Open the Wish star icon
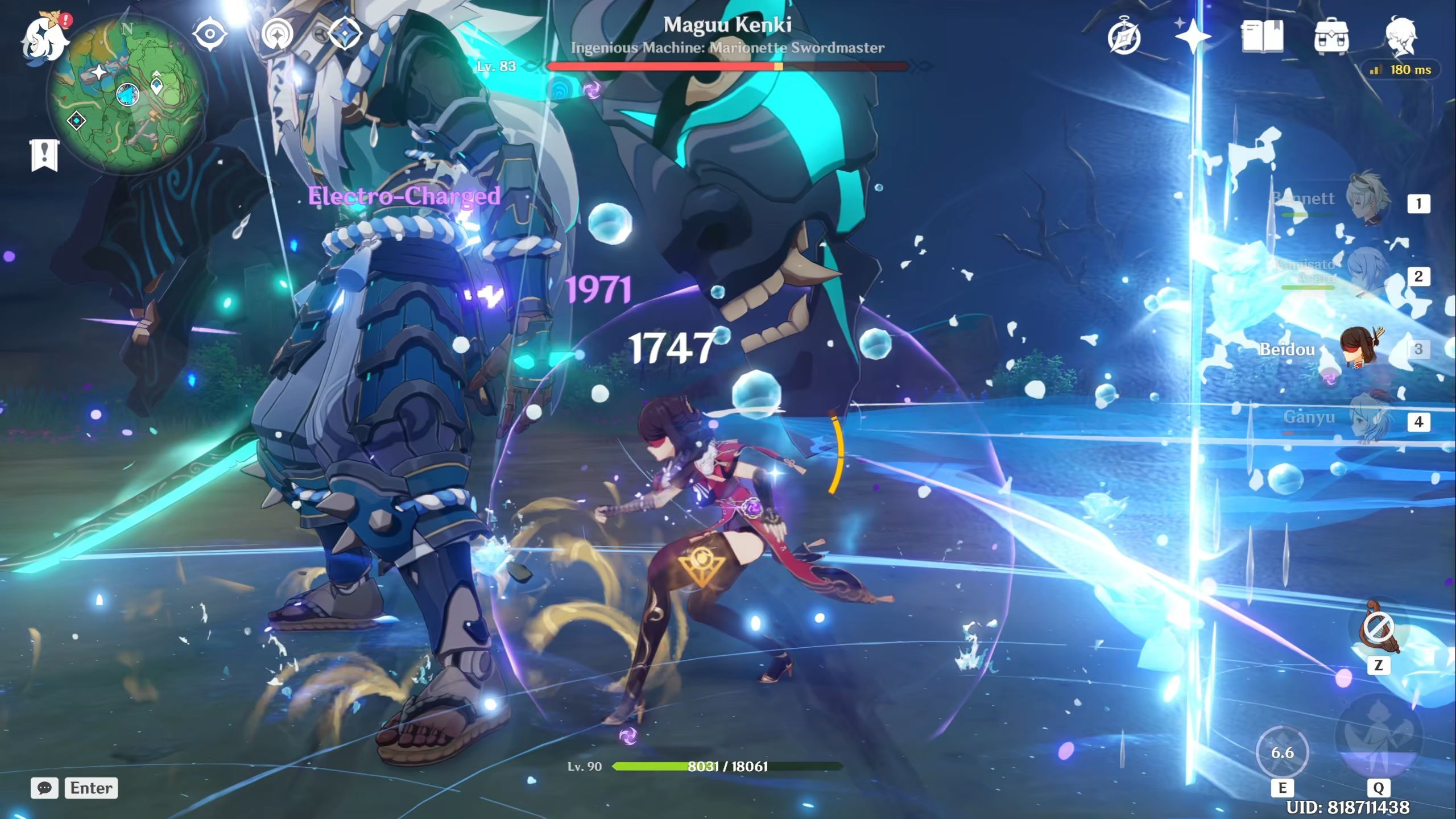 (x=1193, y=38)
